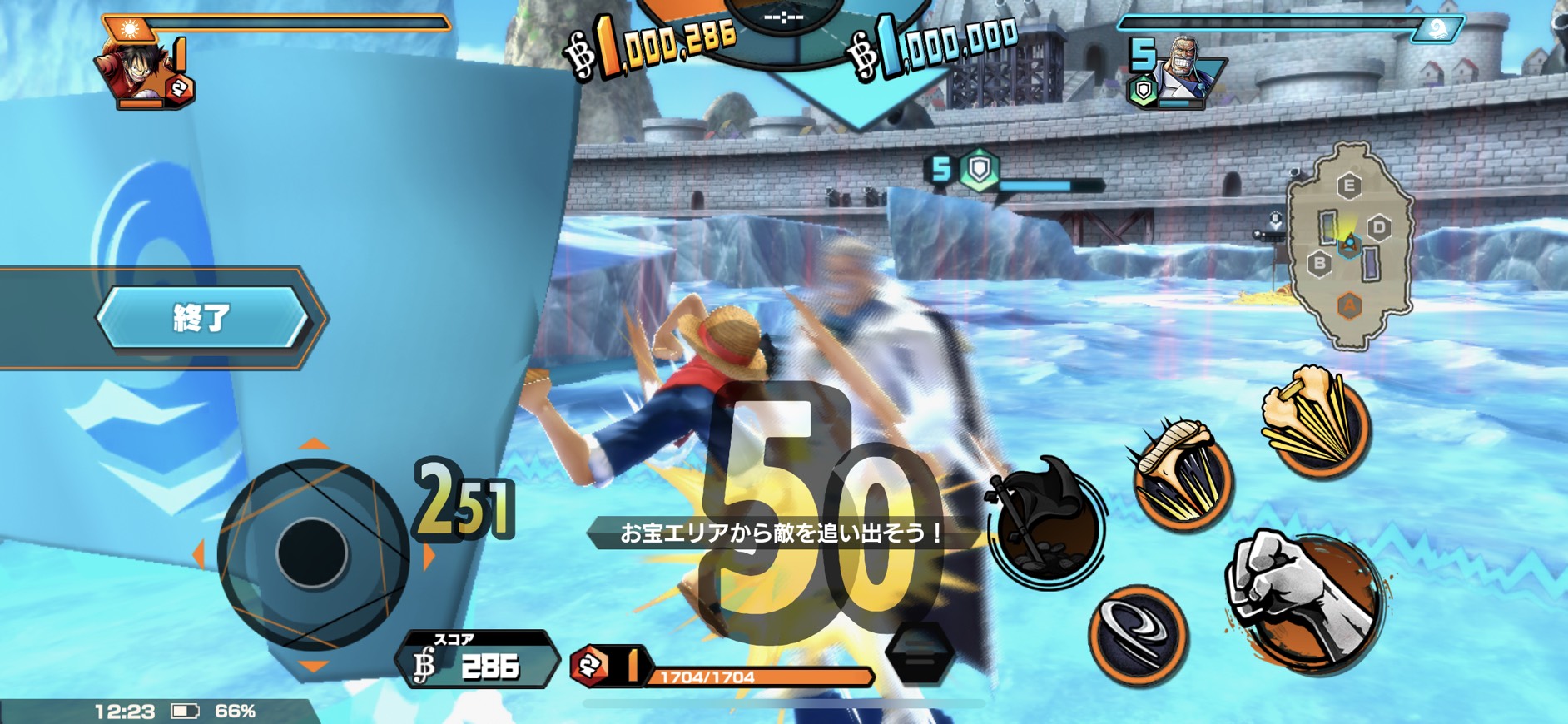The image size is (1568, 724).
Task: Tap the 終了 end button
Action: tap(201, 317)
